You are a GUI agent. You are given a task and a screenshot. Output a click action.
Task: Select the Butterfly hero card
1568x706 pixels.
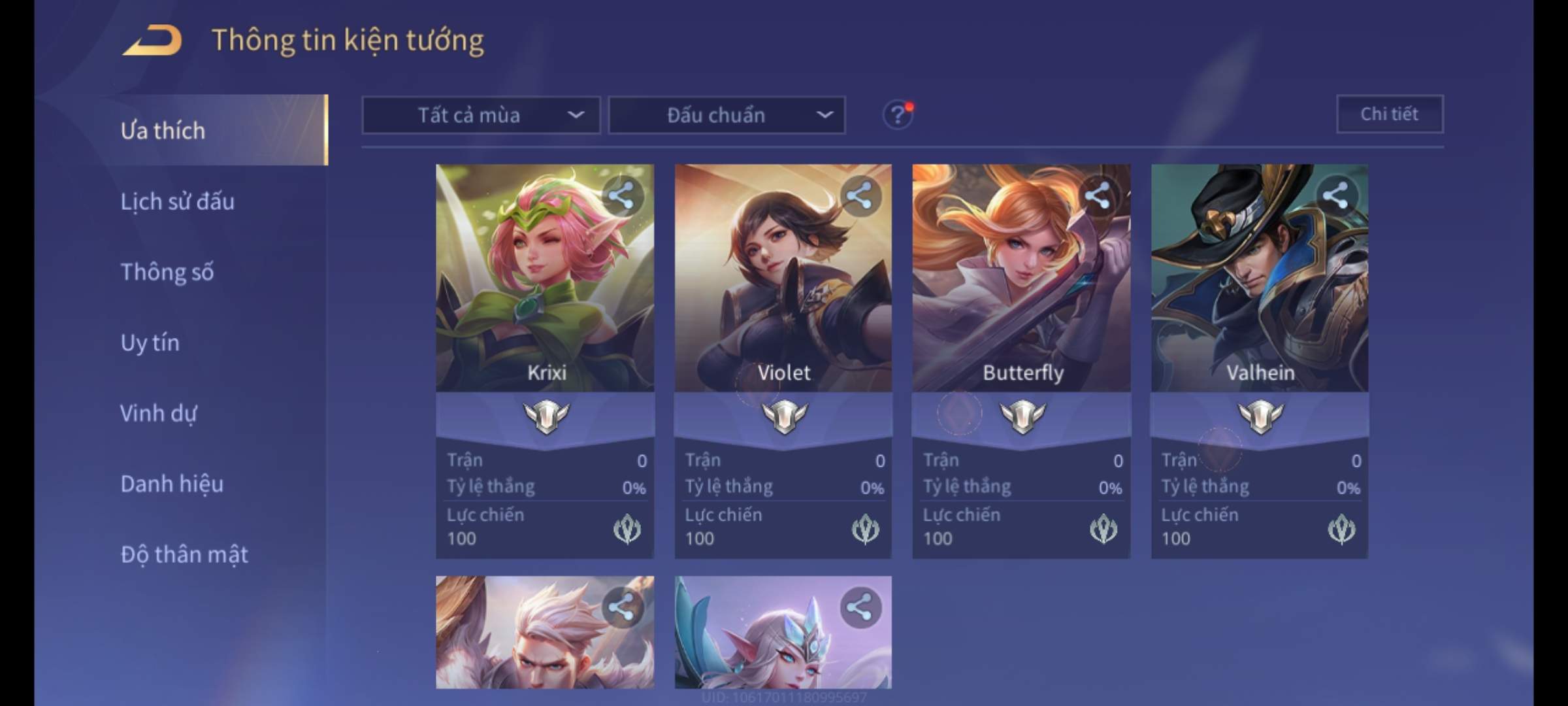tap(1021, 281)
